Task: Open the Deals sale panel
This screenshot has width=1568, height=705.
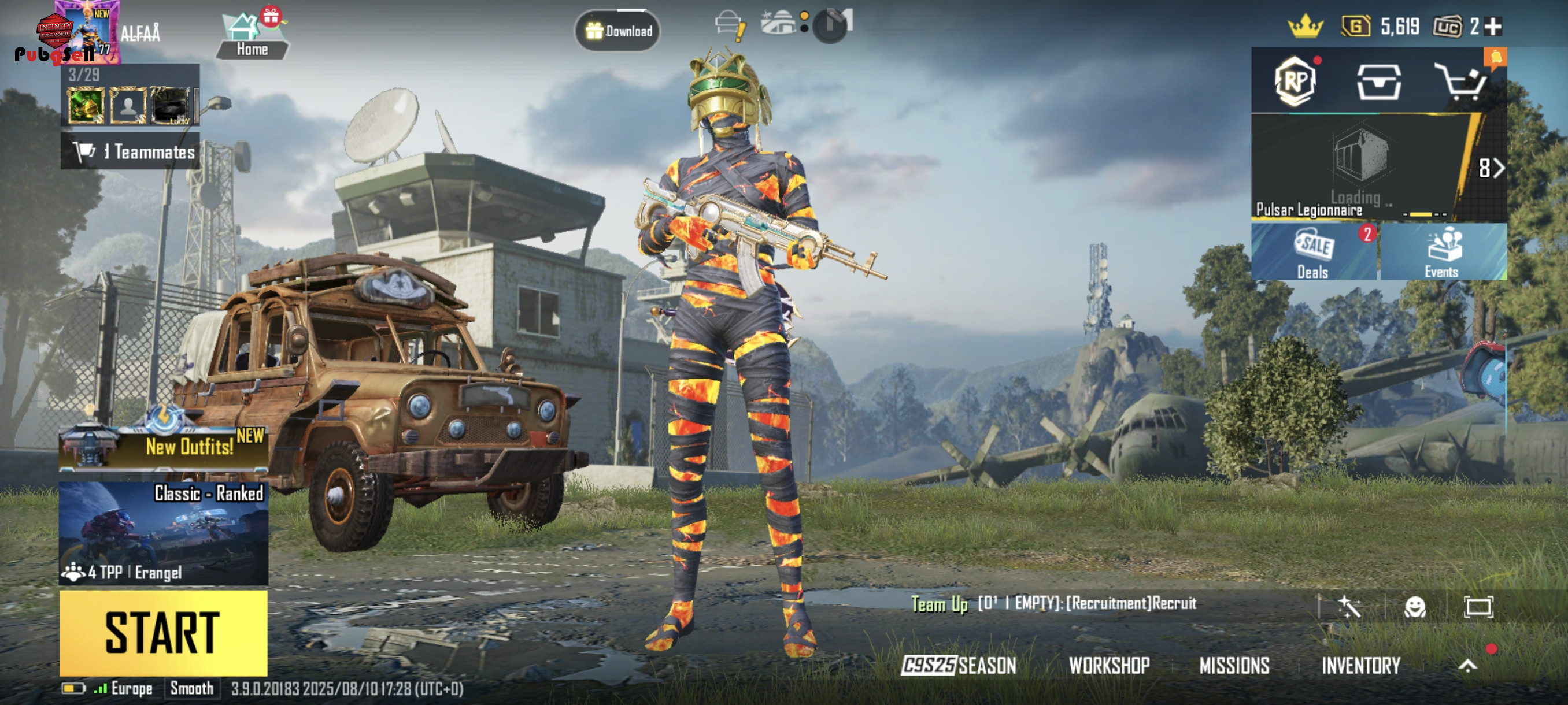Action: pos(1314,252)
